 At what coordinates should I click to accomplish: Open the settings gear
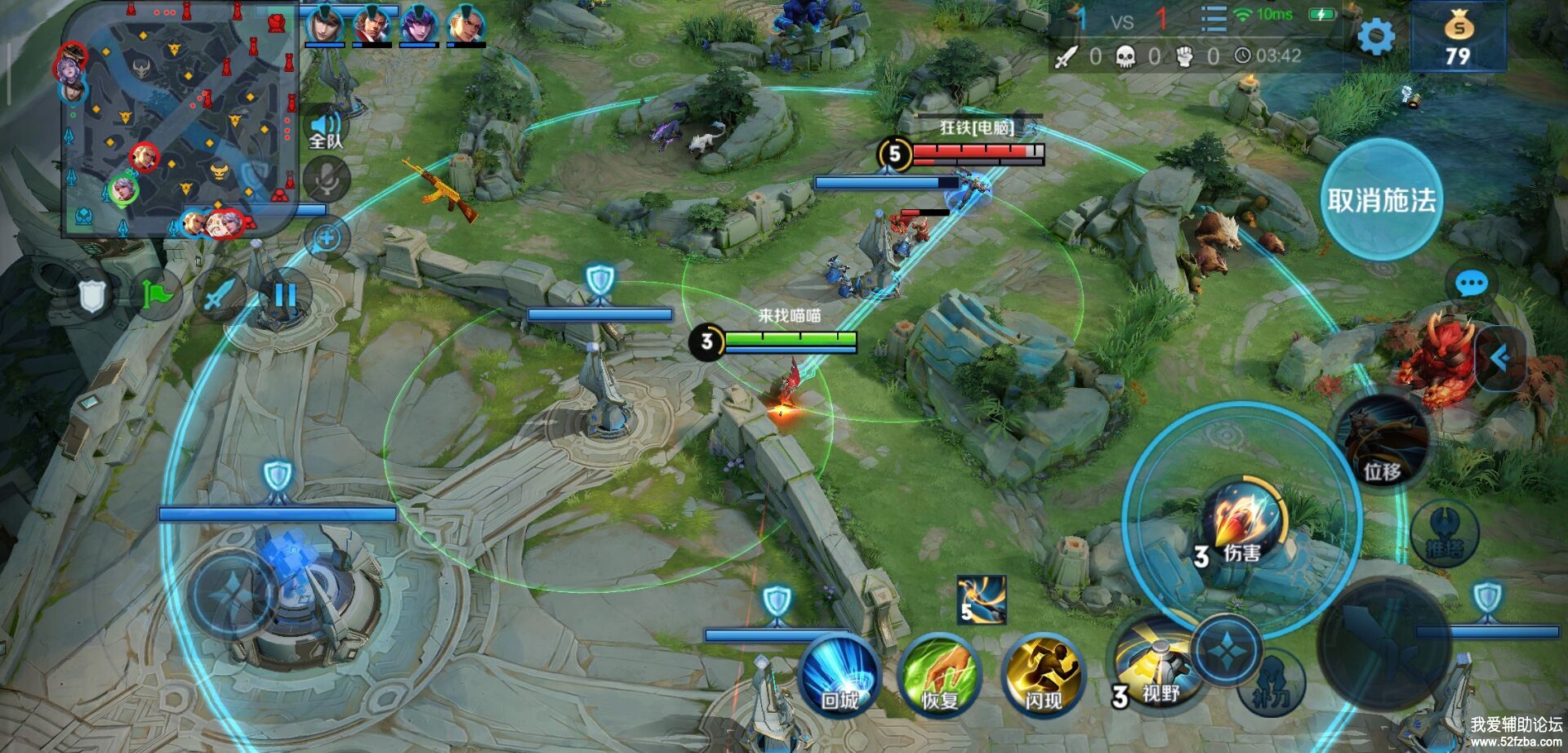pos(1376,37)
